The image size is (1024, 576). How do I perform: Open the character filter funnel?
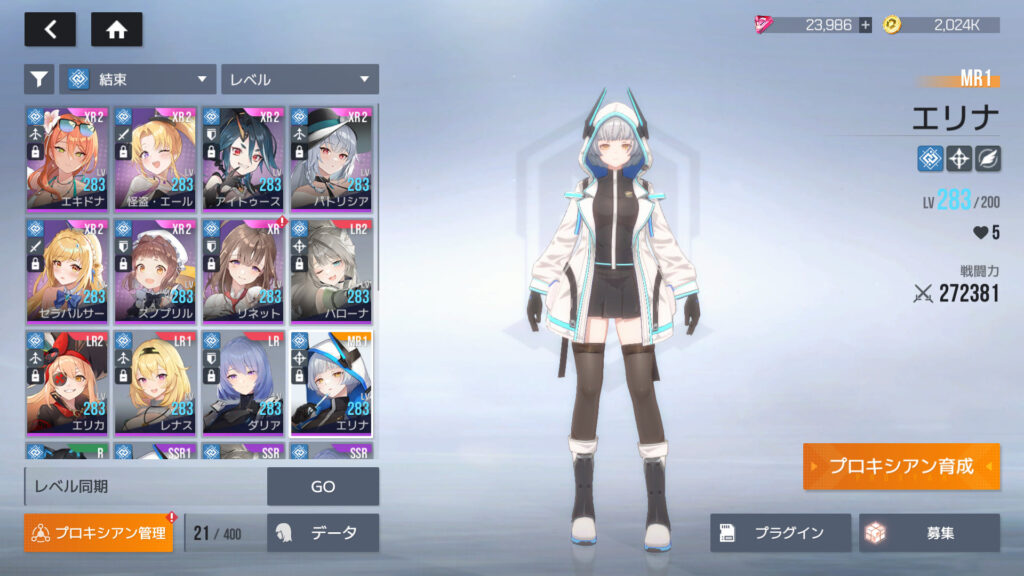tap(39, 79)
